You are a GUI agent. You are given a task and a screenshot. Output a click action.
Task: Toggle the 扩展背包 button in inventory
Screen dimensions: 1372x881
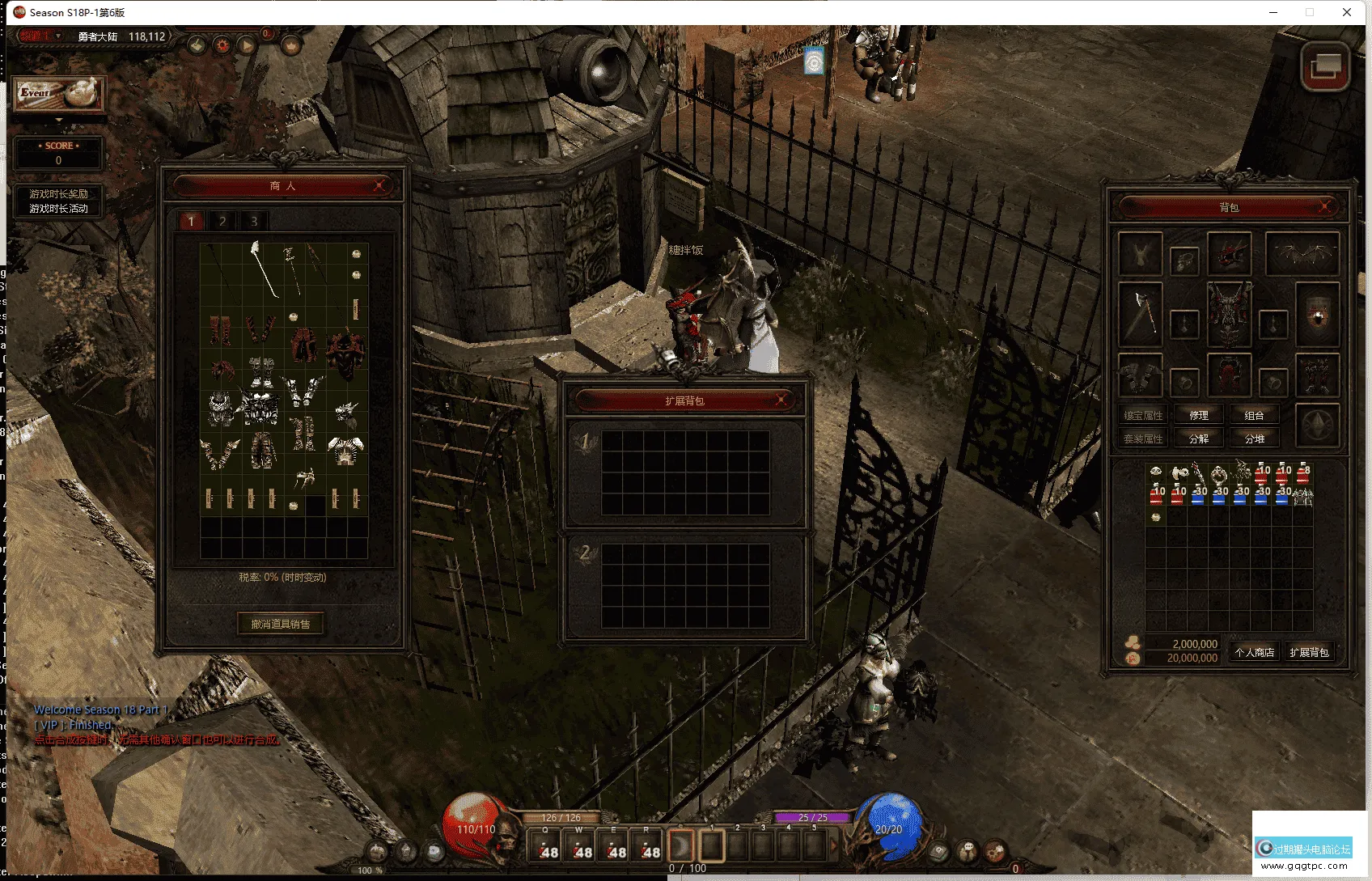pos(1309,652)
